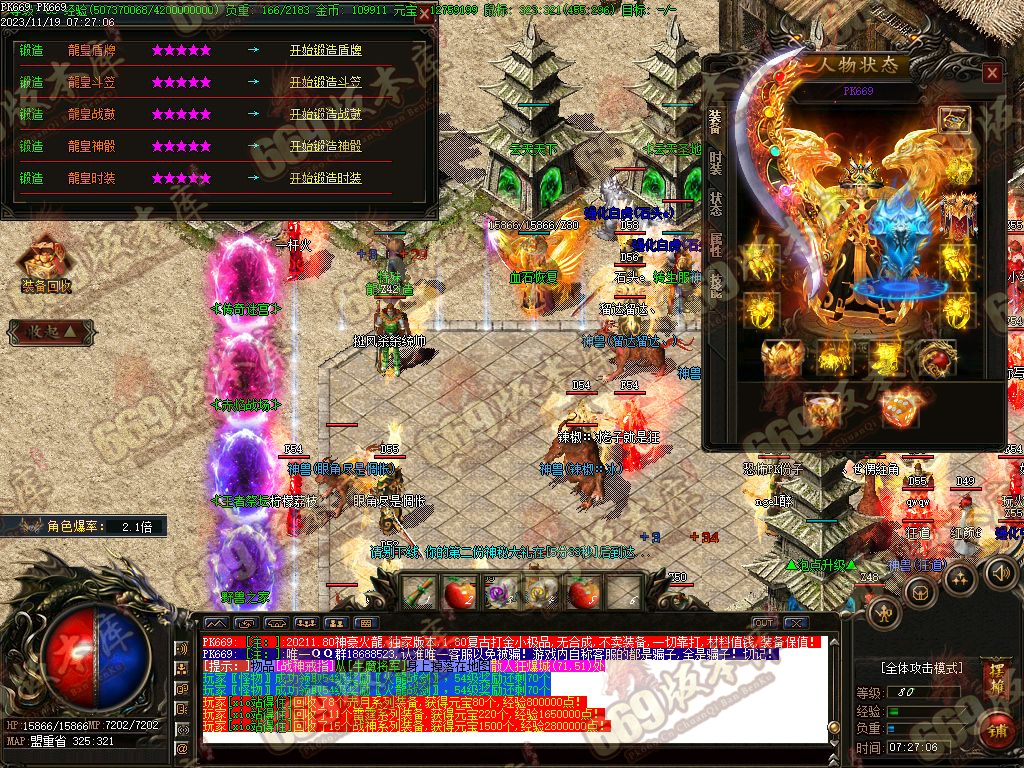Start forging the 盾牌 shield link
Screen dimensions: 1024x768
(x=326, y=50)
